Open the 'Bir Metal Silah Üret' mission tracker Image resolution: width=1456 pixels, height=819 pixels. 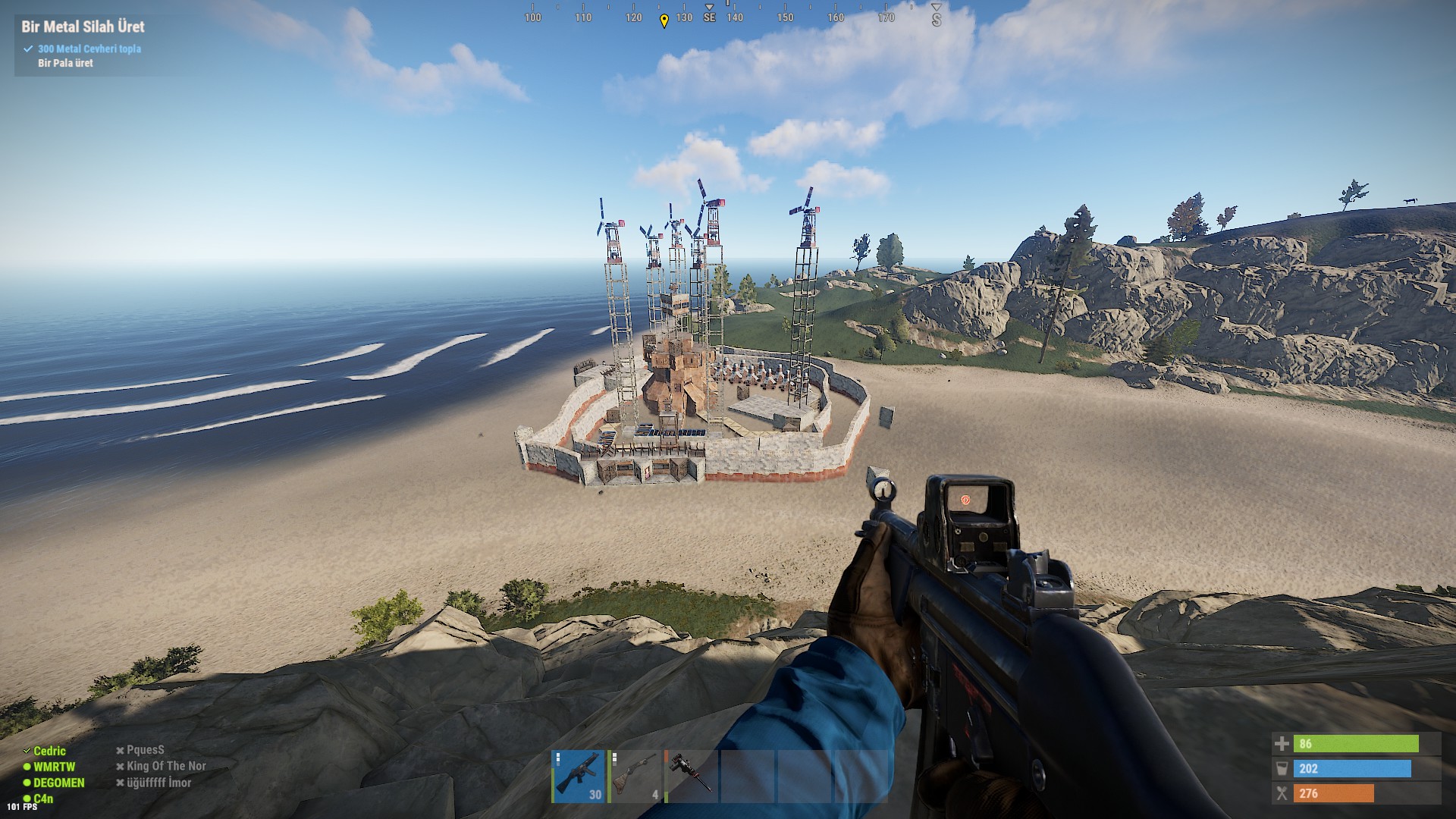pos(83,27)
